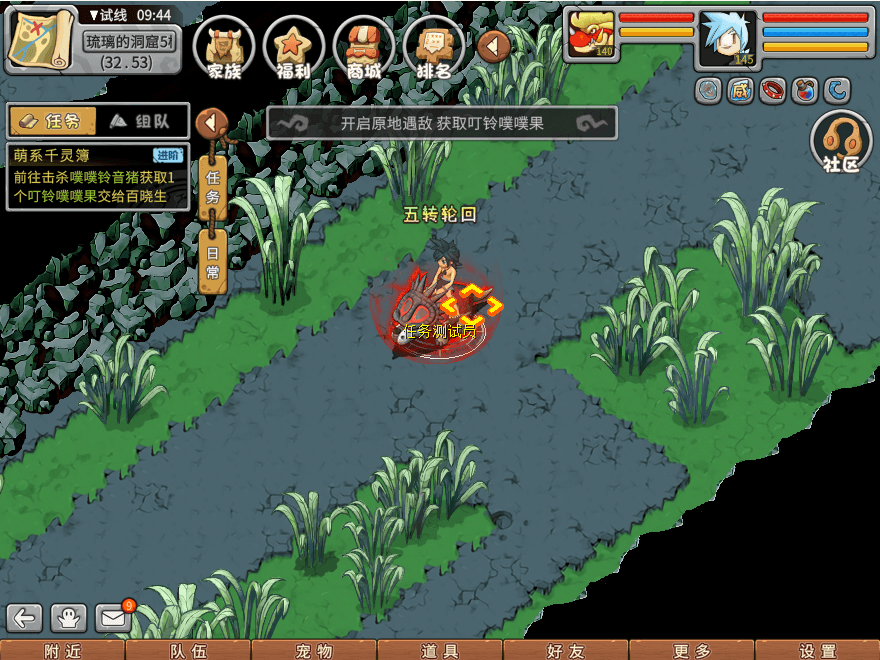Use the red potion flask icon
This screenshot has width=880, height=660.
tap(803, 91)
